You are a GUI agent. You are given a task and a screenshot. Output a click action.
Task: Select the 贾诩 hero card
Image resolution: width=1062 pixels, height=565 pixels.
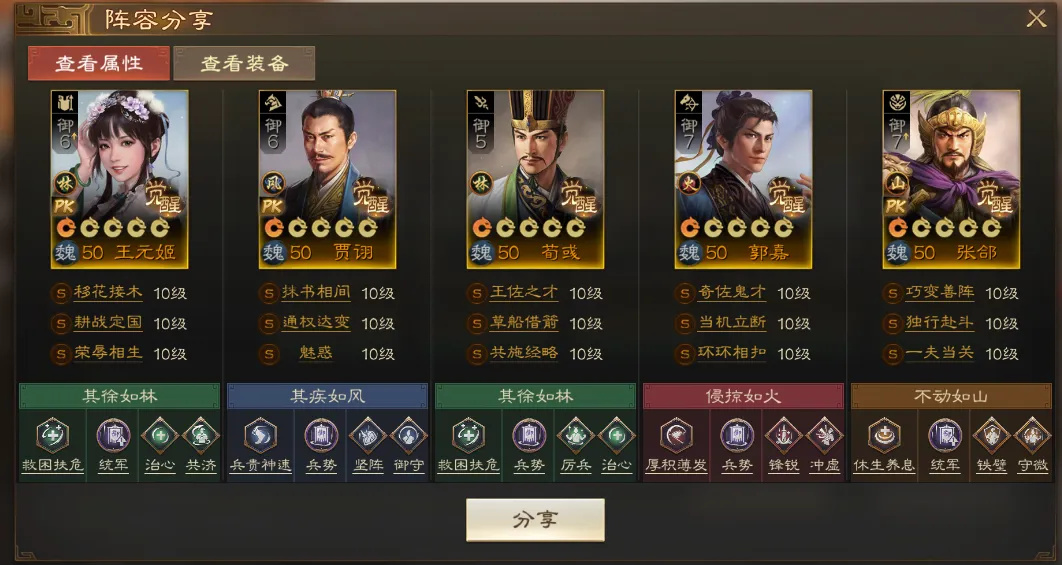pos(327,178)
